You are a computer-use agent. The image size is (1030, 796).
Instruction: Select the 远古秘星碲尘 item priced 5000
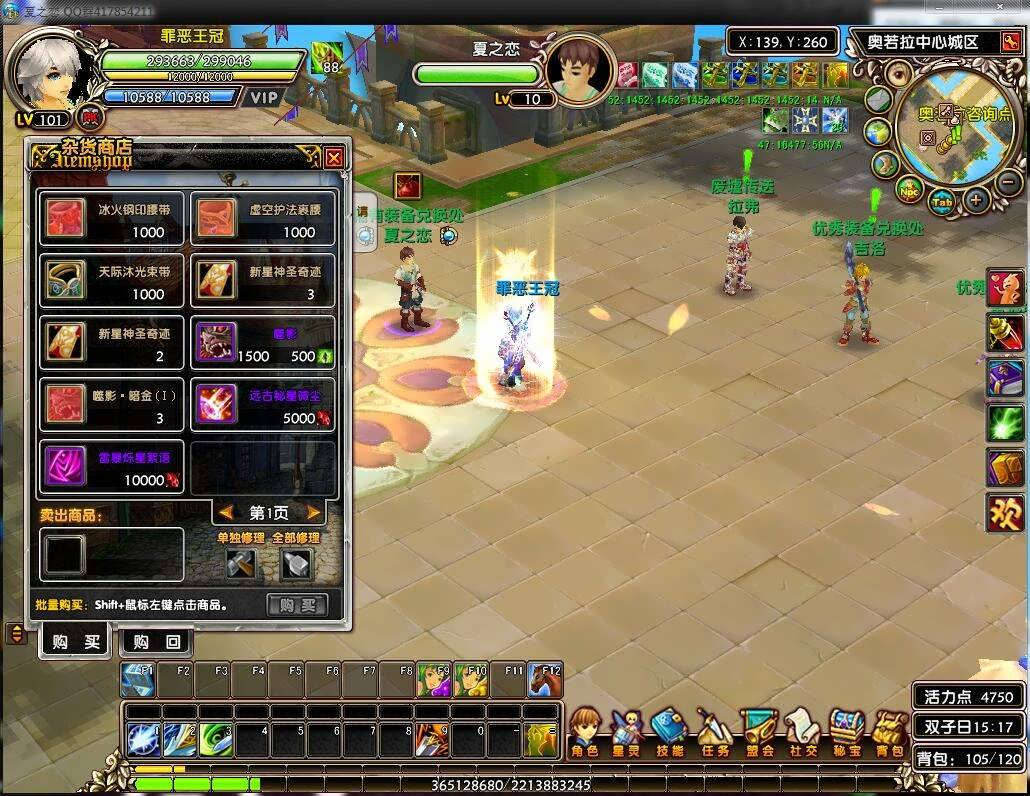point(263,406)
